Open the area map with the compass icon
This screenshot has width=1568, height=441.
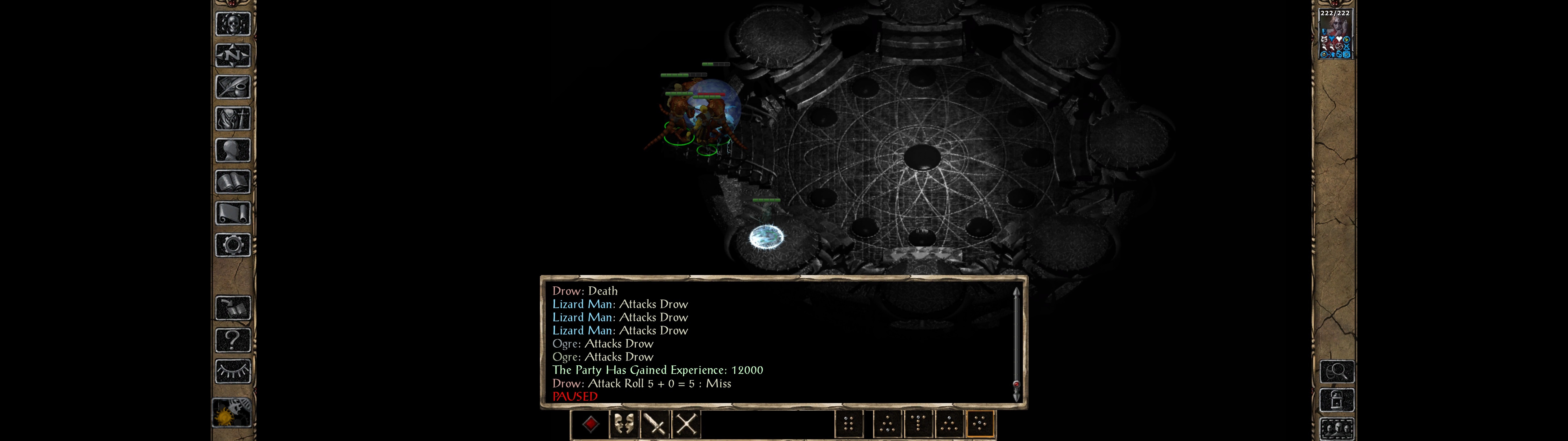(x=232, y=56)
